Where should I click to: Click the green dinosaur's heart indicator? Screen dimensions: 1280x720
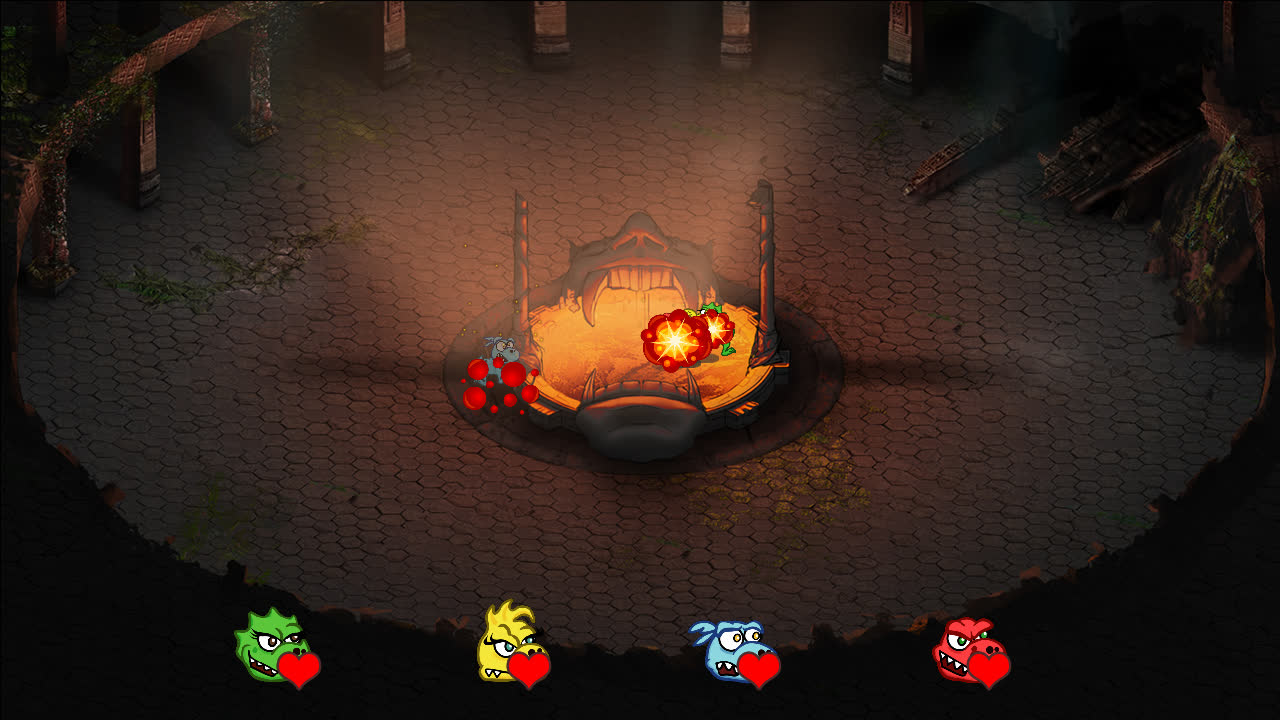300,668
